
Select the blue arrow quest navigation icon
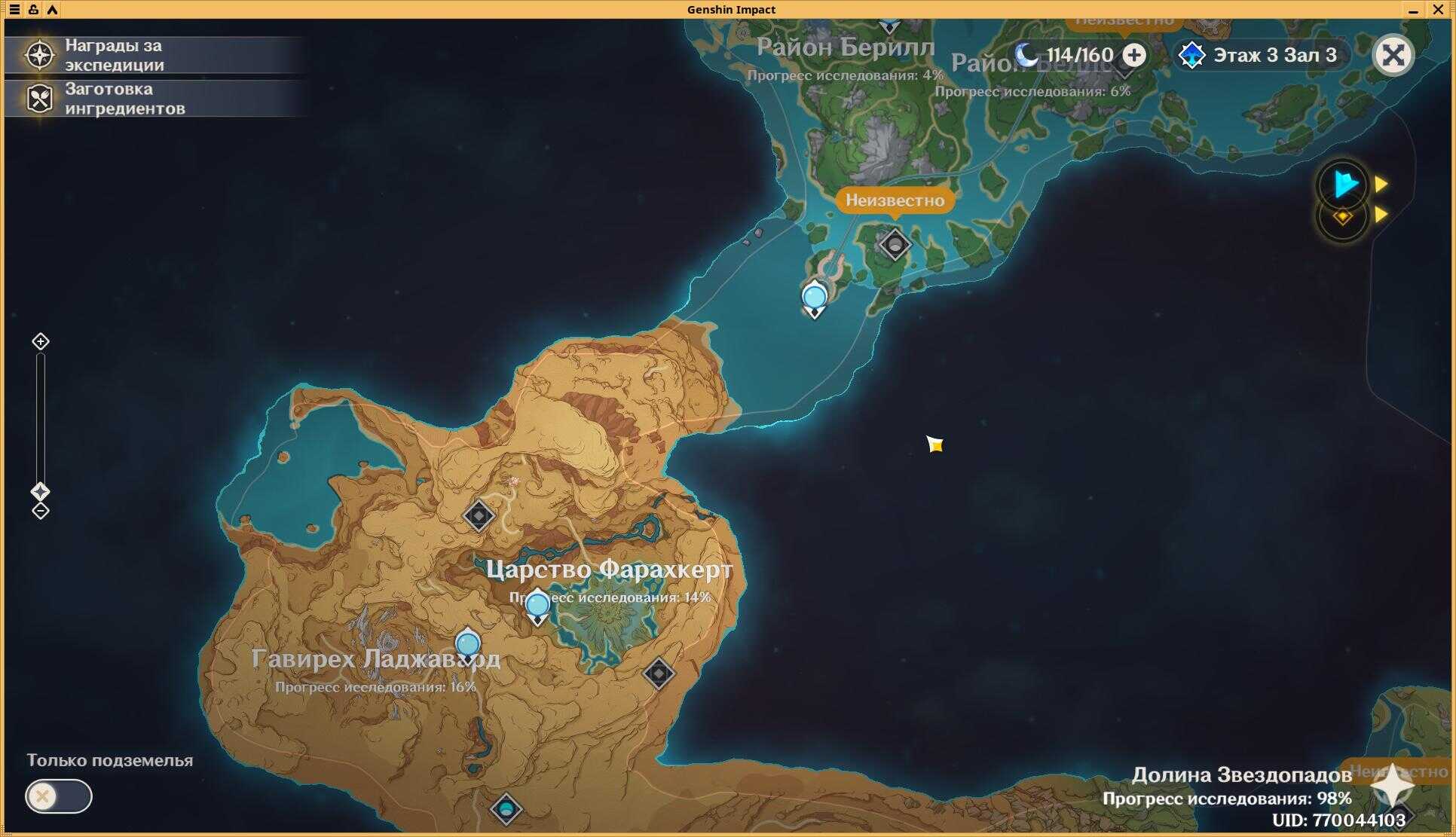[1344, 185]
